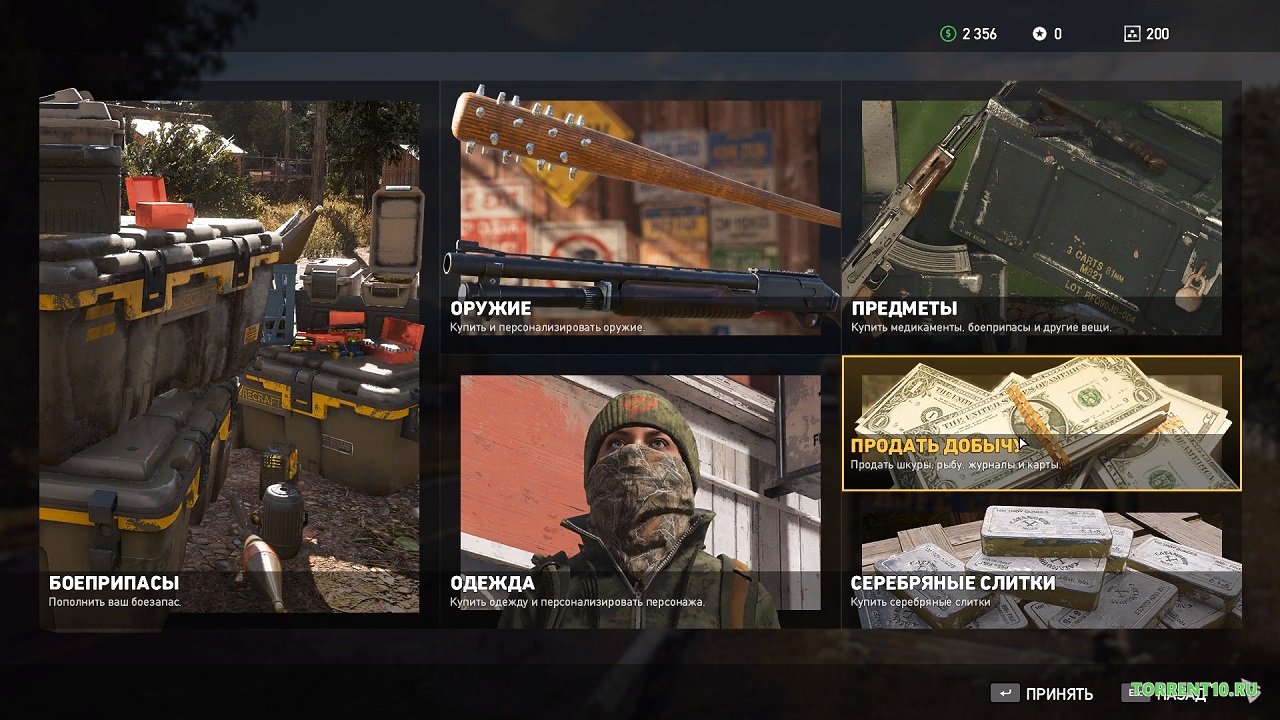Click the Принять accept button

(x=1041, y=694)
